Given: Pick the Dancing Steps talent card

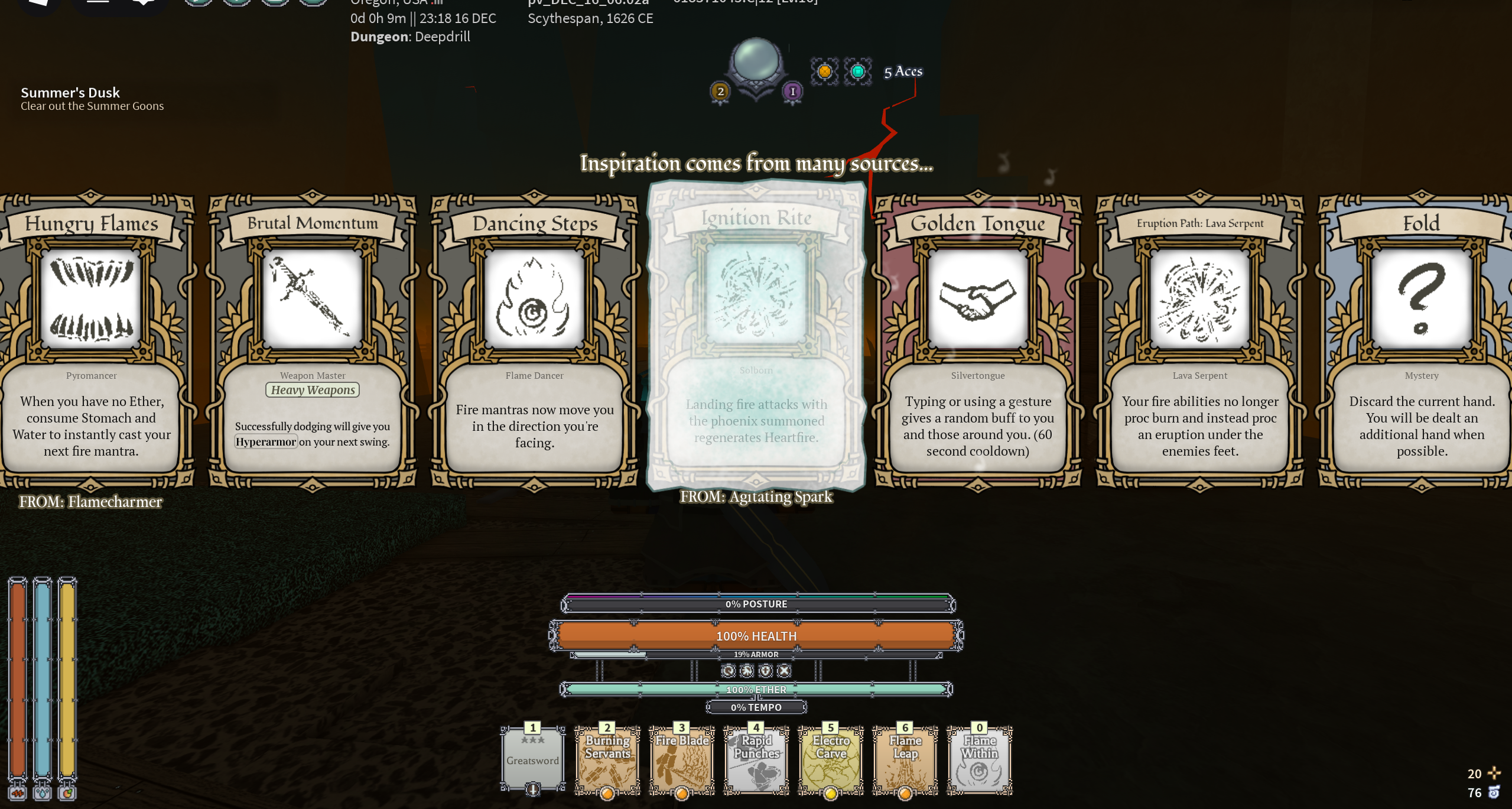Looking at the screenshot, I should tap(535, 340).
